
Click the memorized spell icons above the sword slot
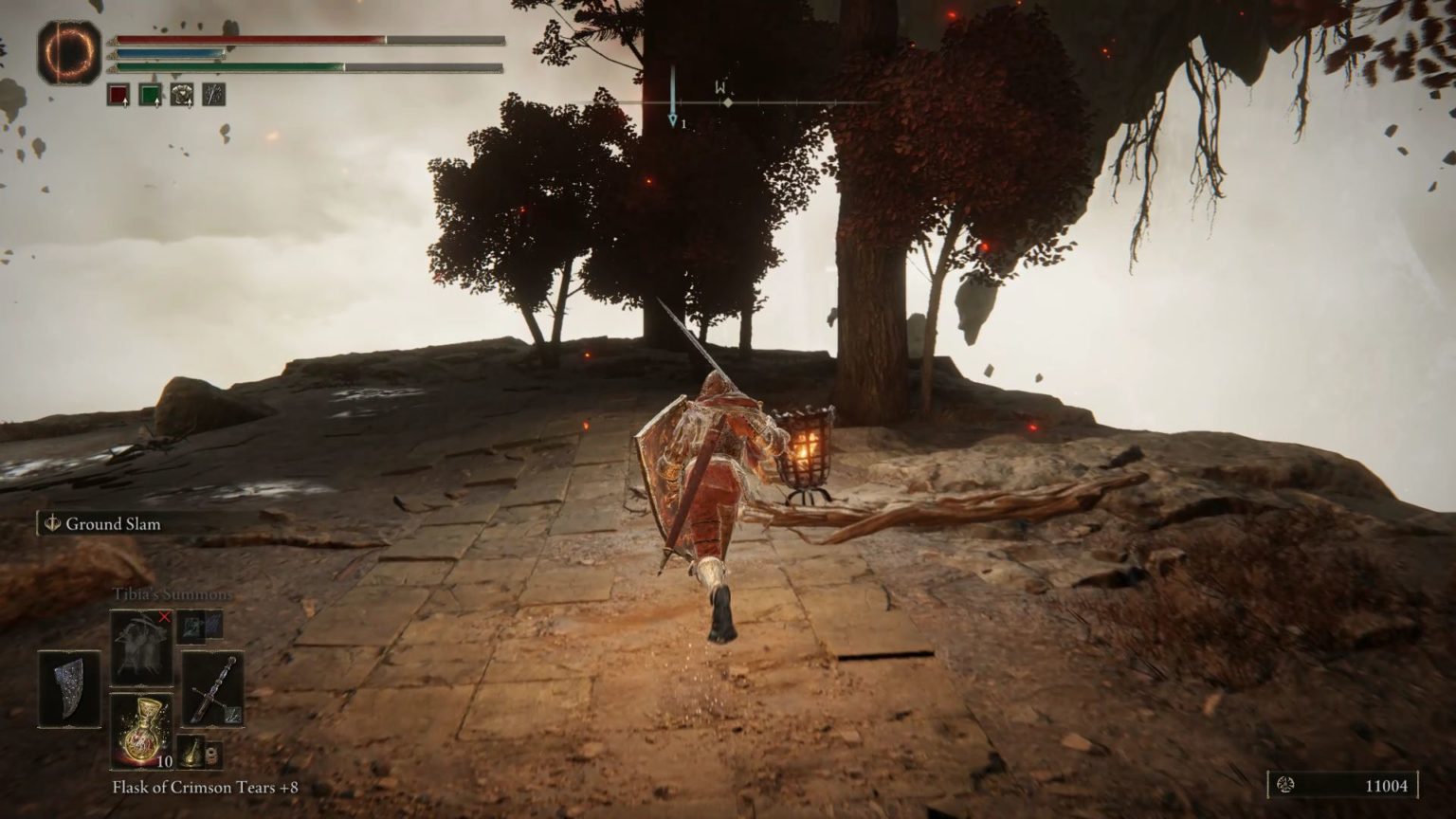point(192,626)
